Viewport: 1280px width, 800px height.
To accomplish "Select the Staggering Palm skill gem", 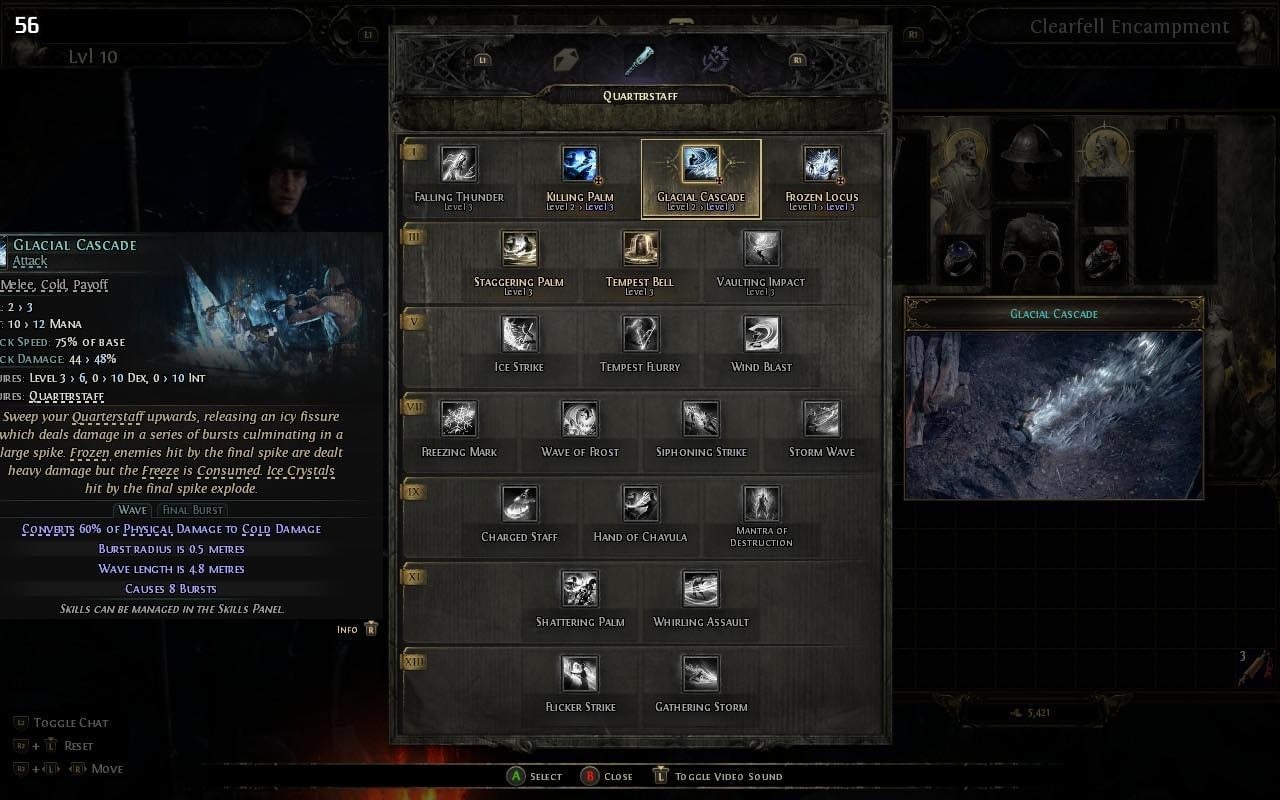I will tap(519, 248).
